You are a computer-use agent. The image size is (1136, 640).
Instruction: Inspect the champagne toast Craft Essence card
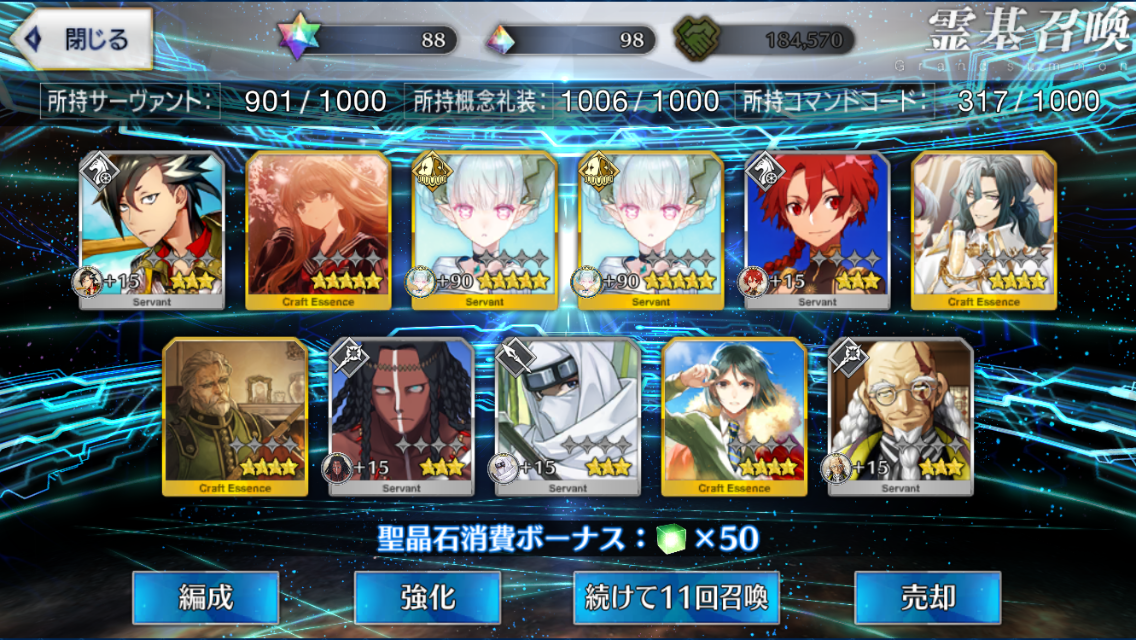(x=984, y=230)
